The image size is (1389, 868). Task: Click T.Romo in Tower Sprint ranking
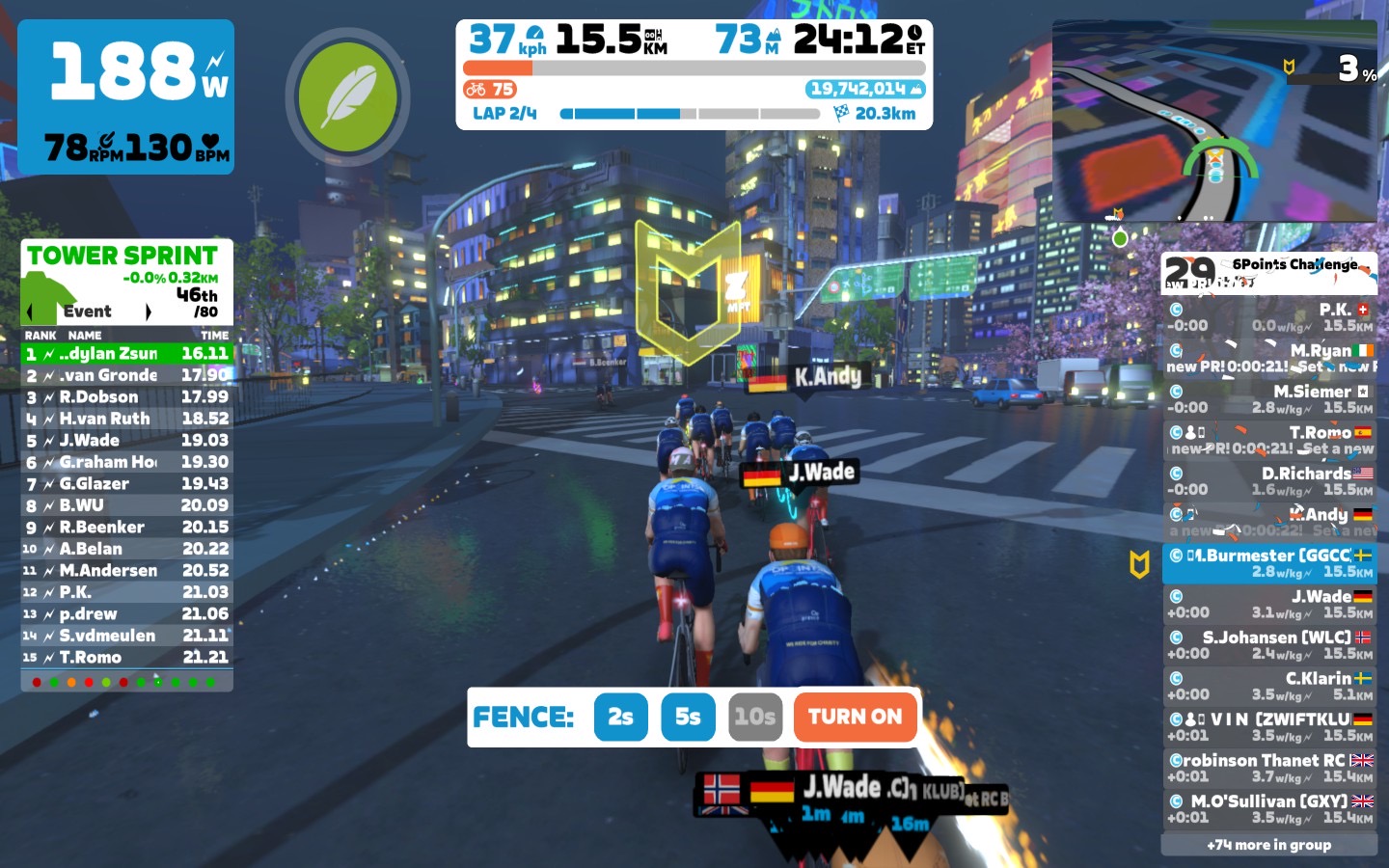click(x=127, y=658)
